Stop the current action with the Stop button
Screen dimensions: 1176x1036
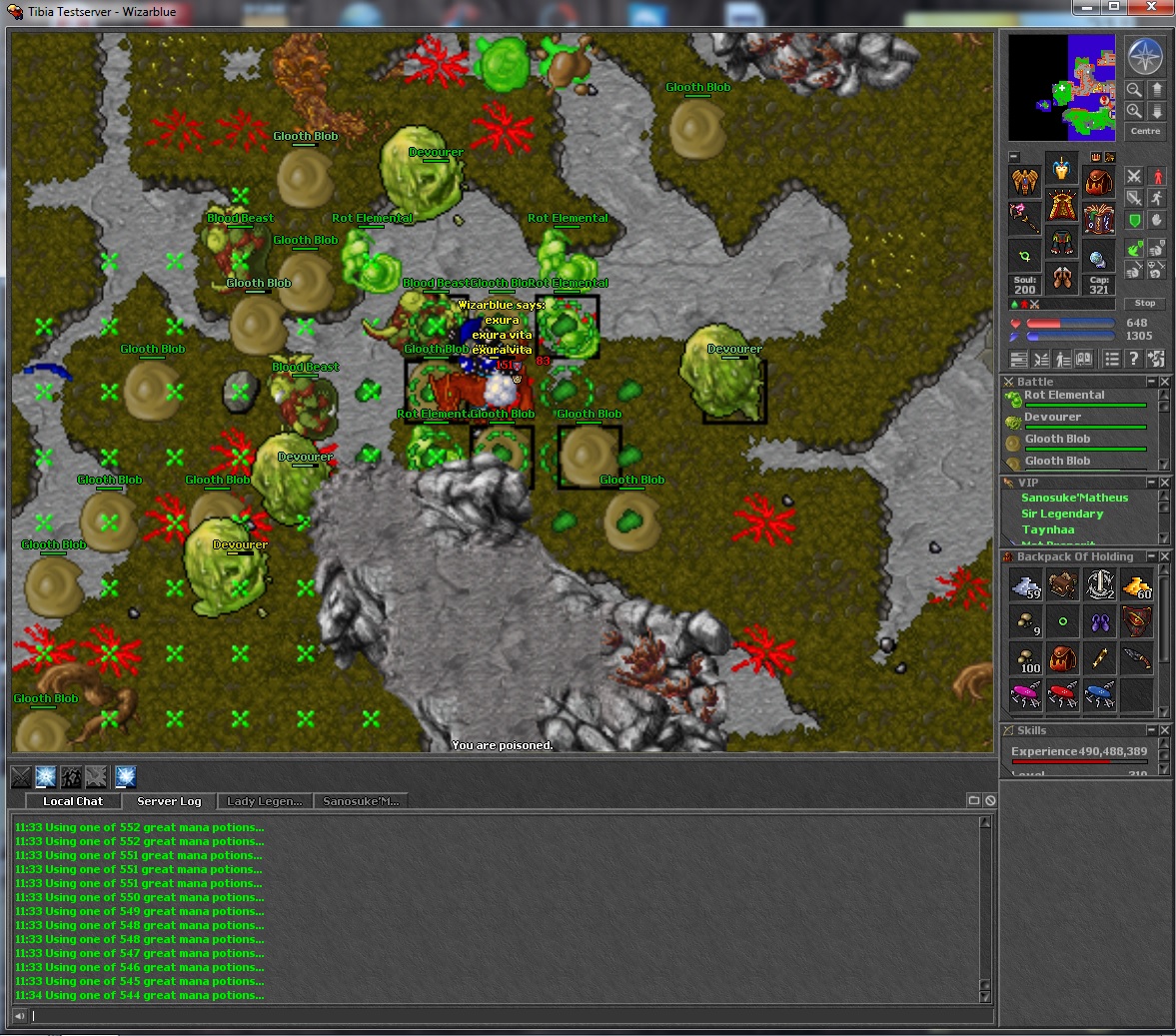click(1144, 303)
